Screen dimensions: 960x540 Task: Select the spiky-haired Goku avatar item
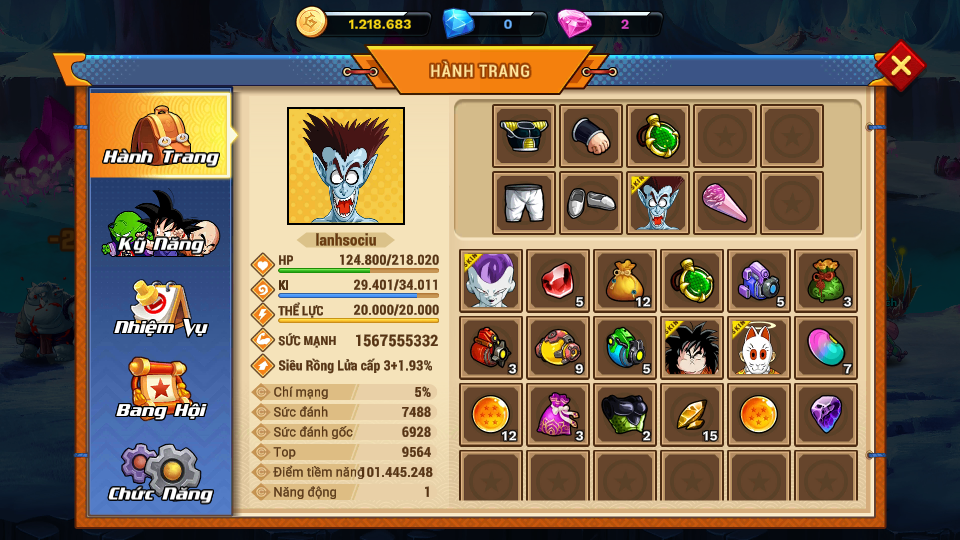pos(692,348)
